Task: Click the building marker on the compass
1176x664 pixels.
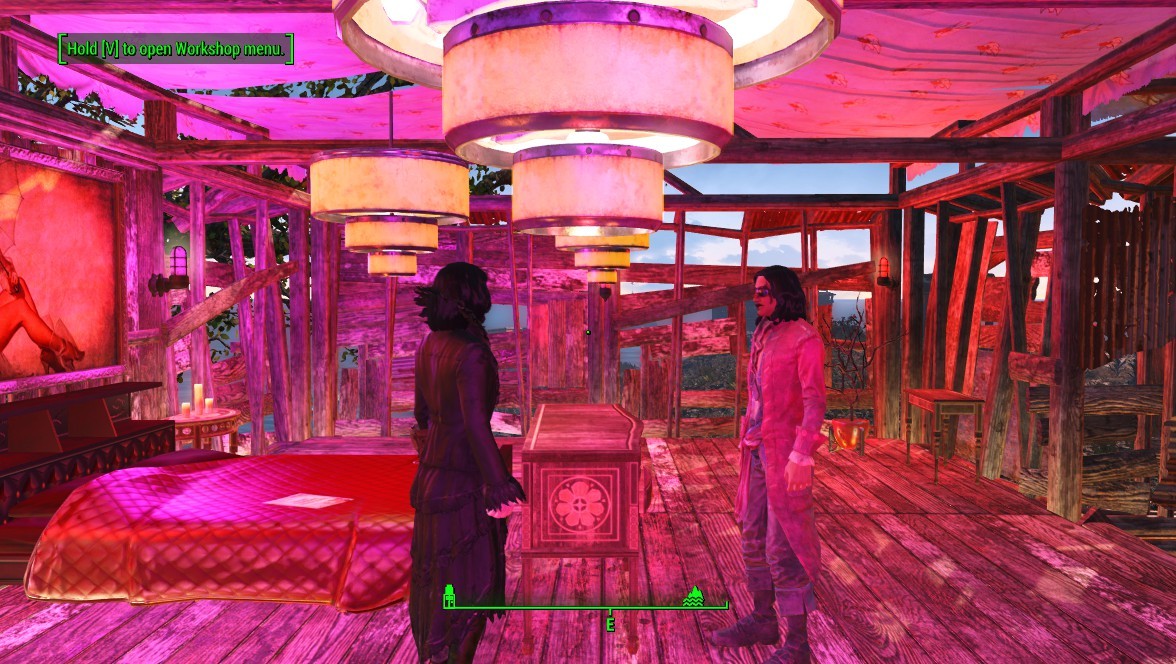Action: pos(450,597)
